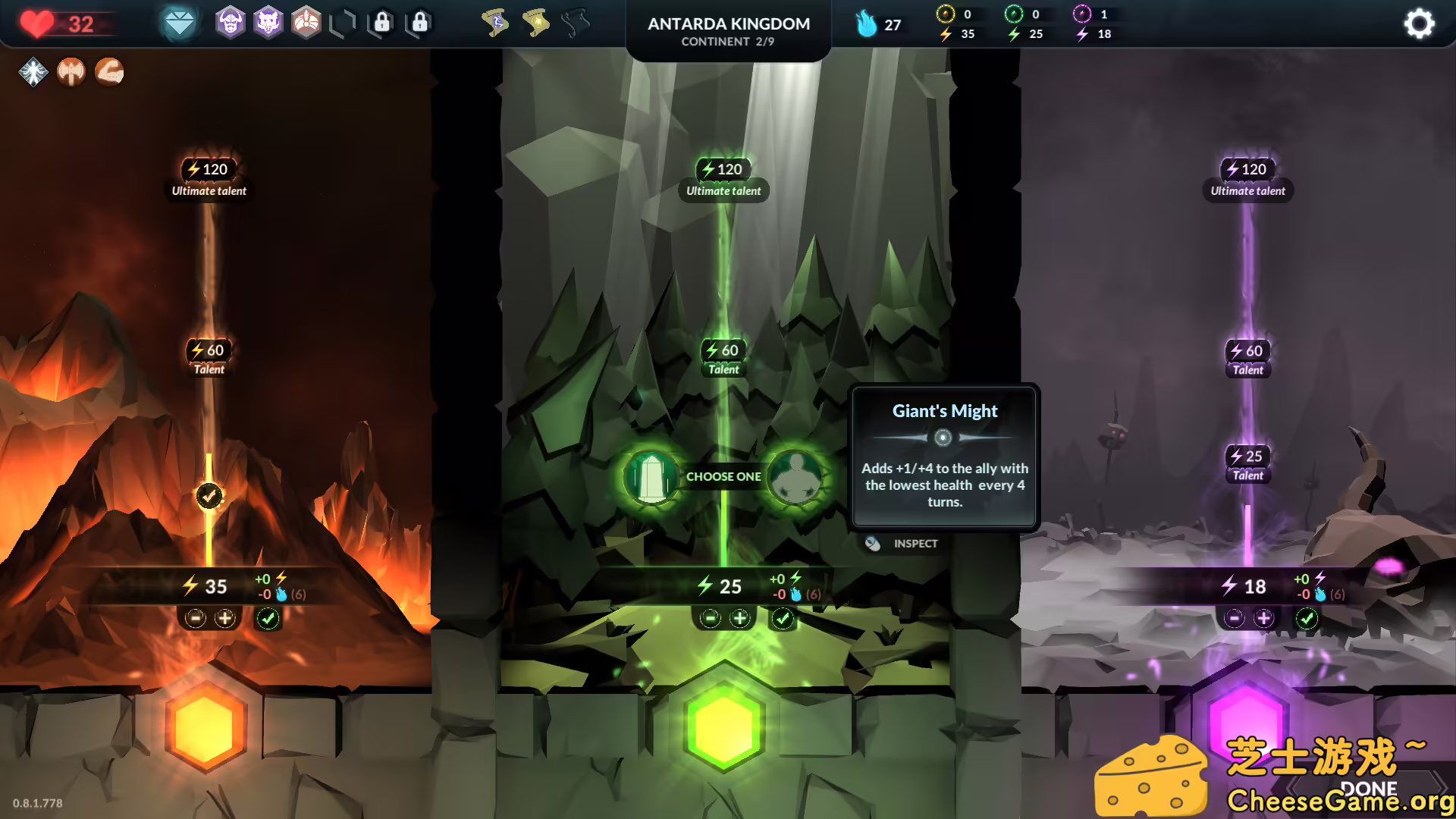The image size is (1456, 819).
Task: Subtract energy from the purple tree
Action: [1234, 619]
